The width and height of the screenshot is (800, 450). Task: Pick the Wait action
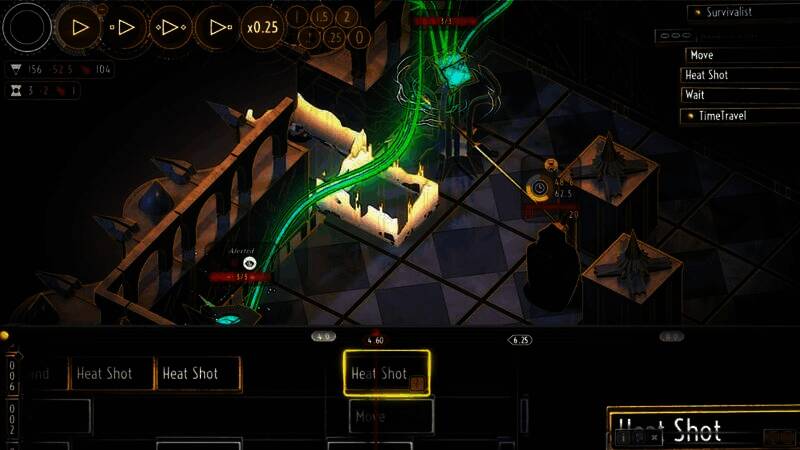pos(741,95)
